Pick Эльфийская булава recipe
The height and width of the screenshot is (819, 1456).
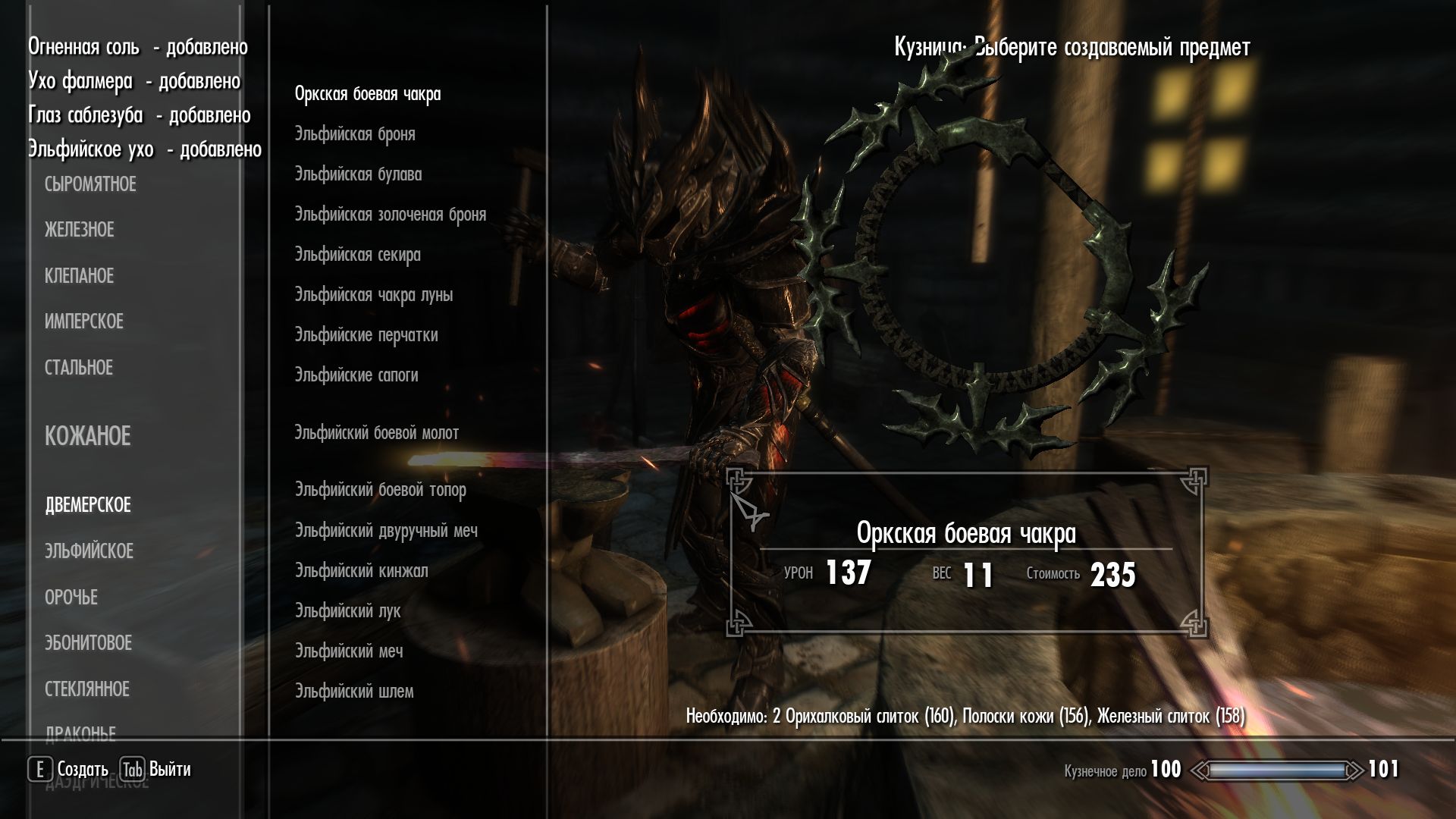pyautogui.click(x=358, y=174)
